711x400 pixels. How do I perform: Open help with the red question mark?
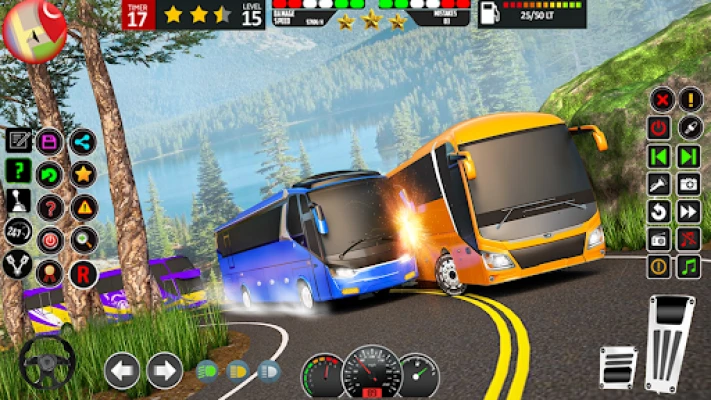coord(50,207)
